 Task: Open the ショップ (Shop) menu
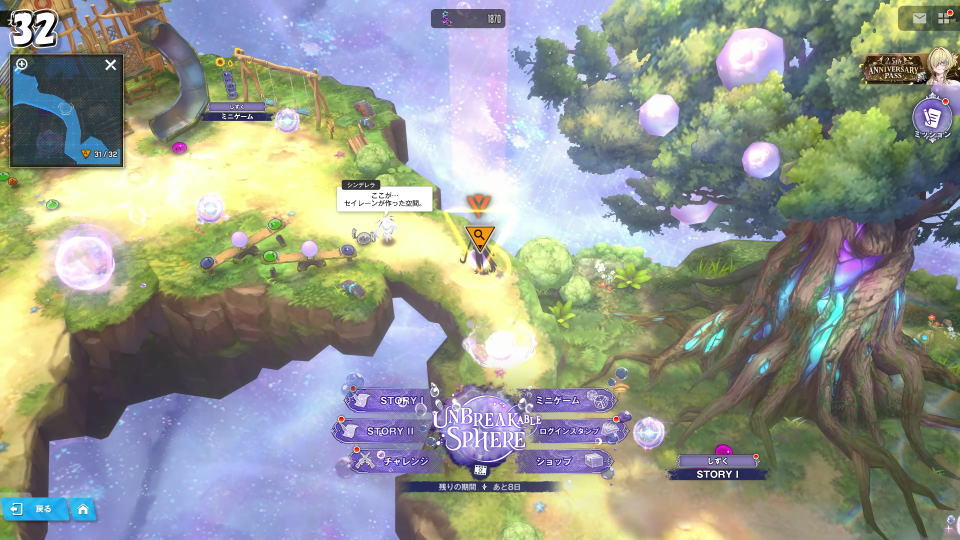pos(560,461)
